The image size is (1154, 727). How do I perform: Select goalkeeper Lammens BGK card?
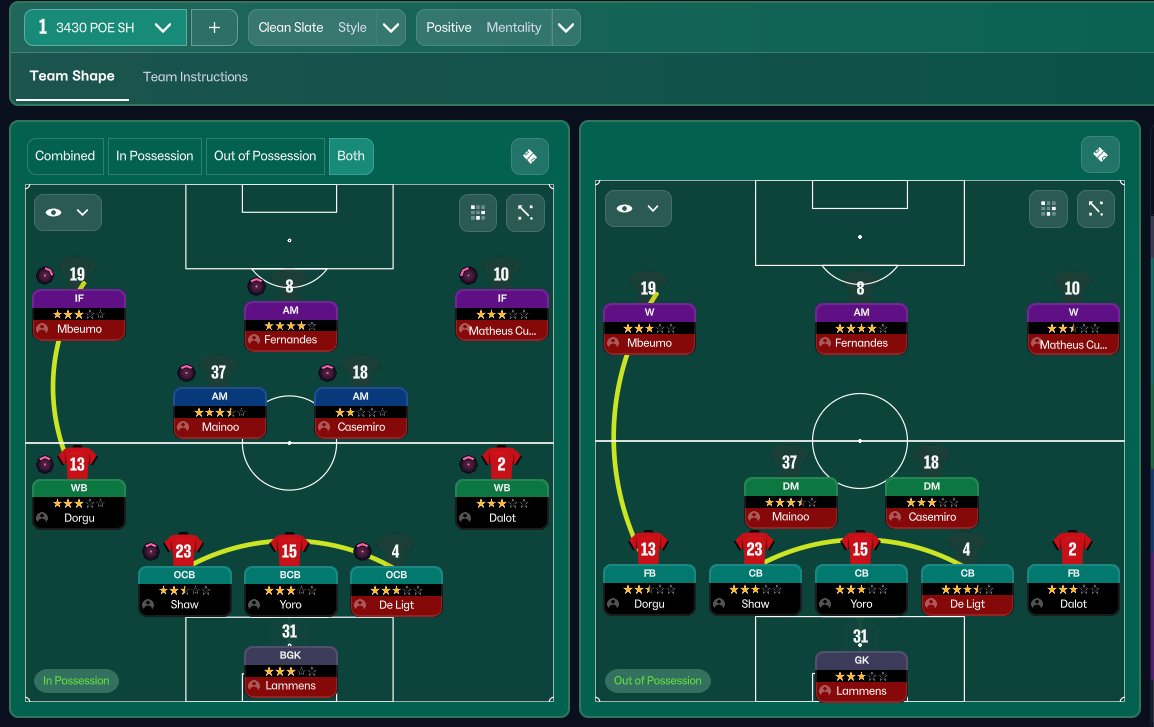[x=291, y=672]
